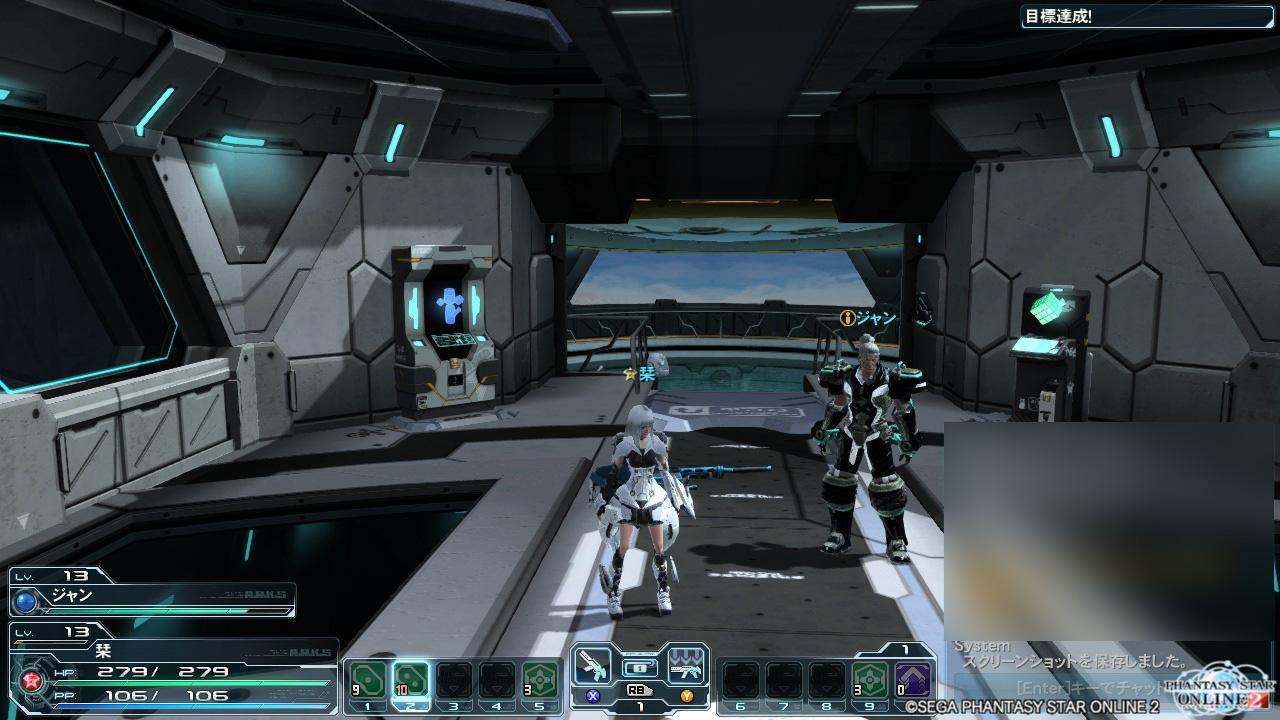Activate the green item in hotbar slot 9
This screenshot has width=1280, height=720.
click(x=869, y=681)
